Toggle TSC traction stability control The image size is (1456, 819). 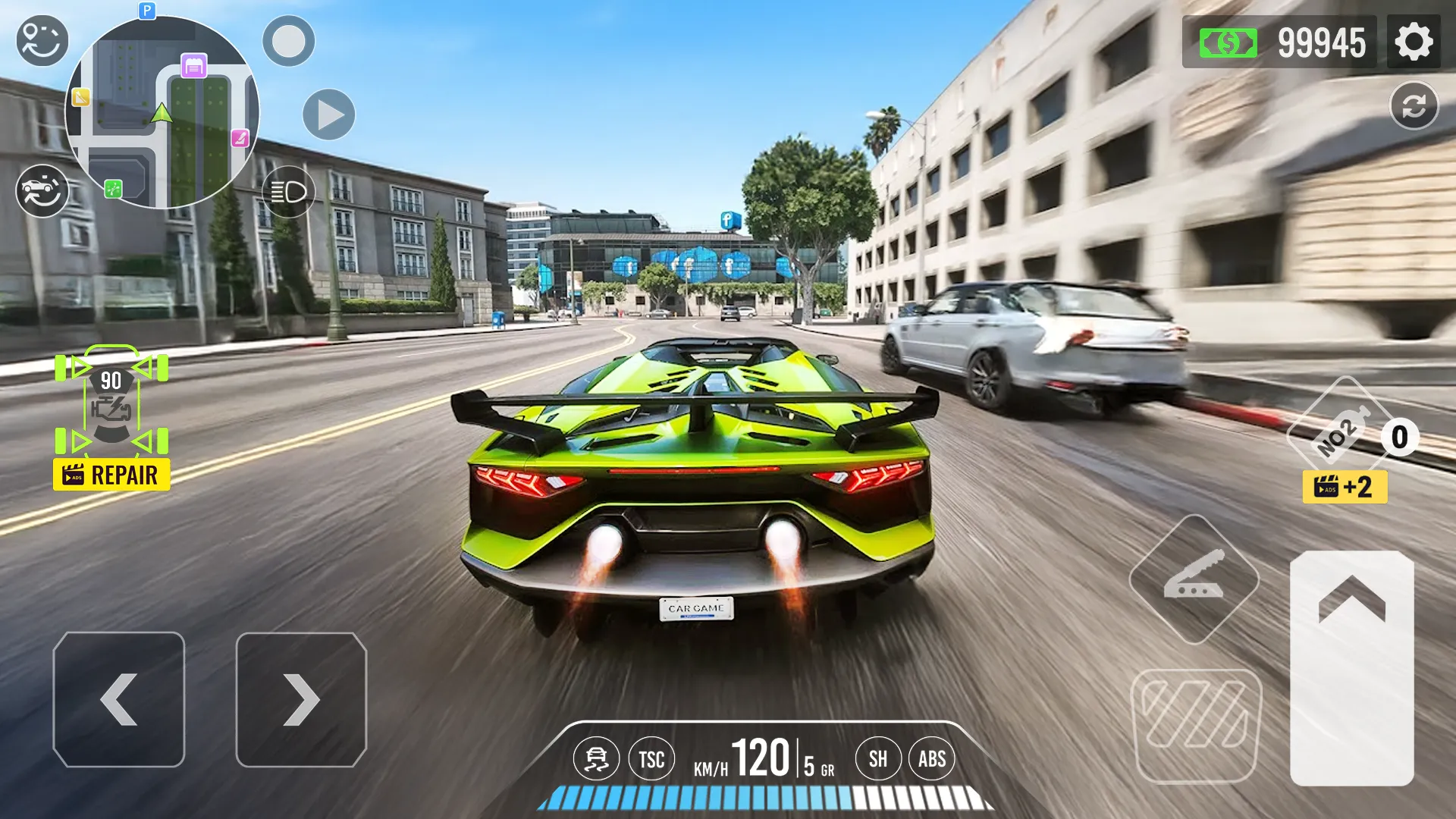(x=652, y=758)
